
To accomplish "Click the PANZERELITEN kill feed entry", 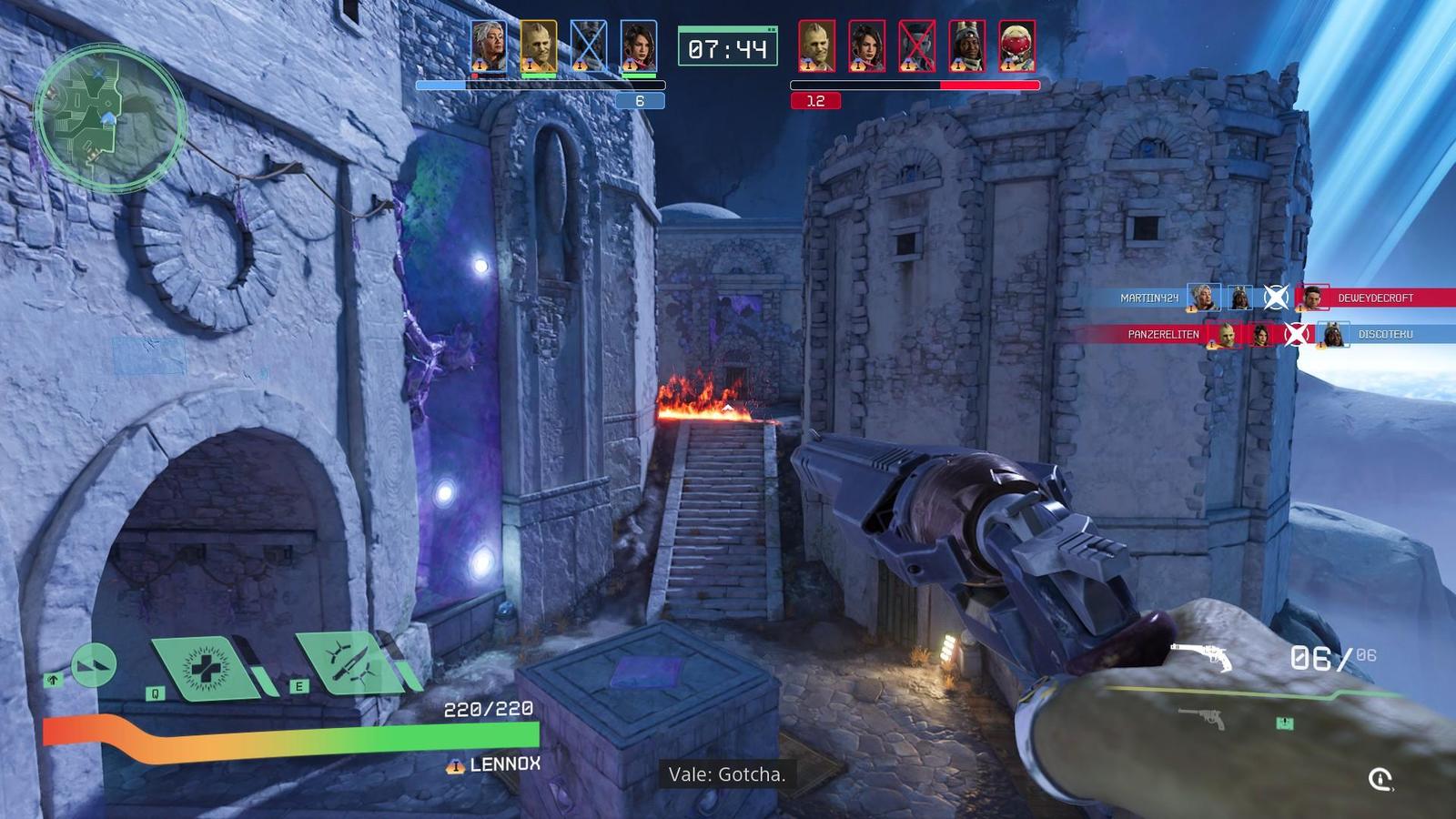I will point(1163,334).
